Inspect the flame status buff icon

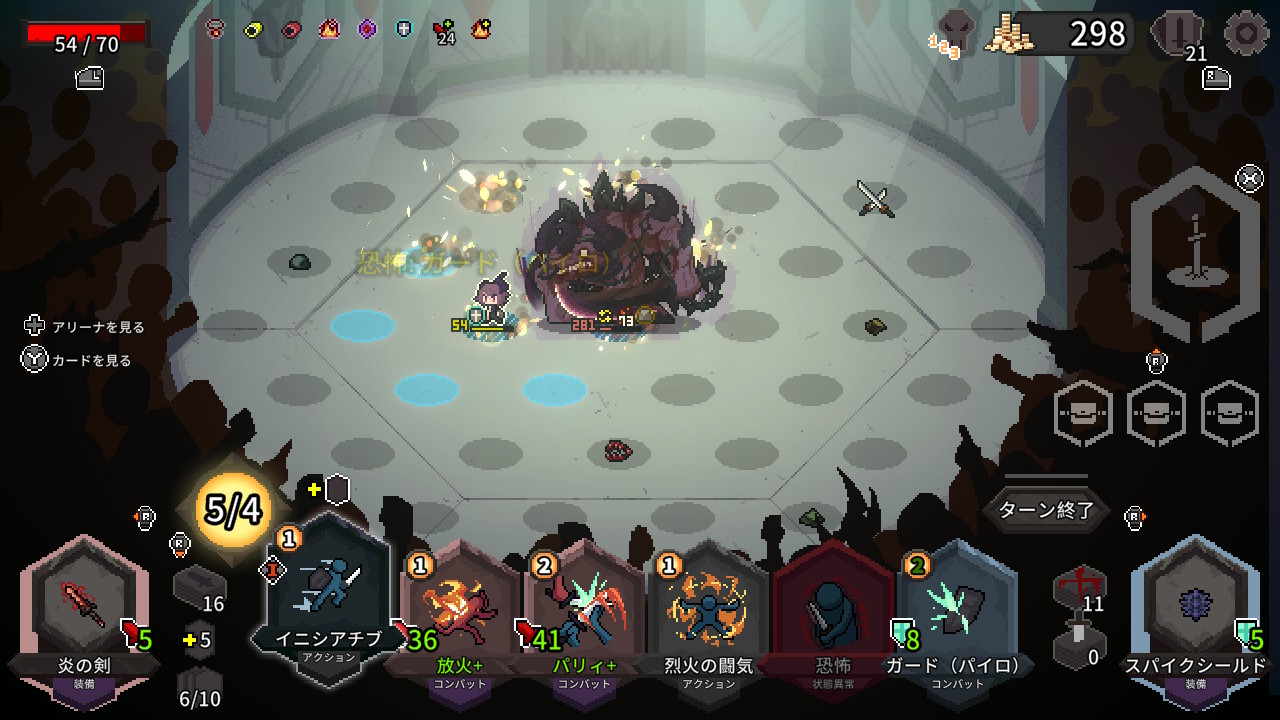coord(328,29)
